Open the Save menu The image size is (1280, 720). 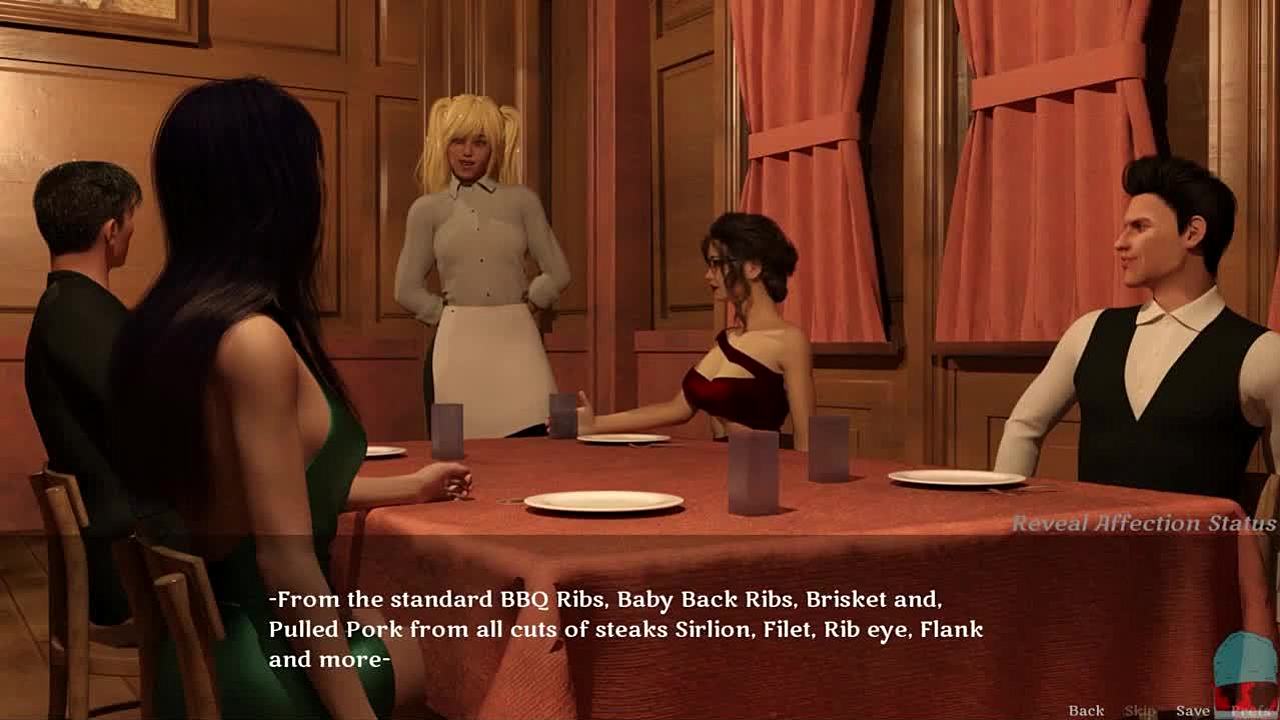[x=1192, y=711]
